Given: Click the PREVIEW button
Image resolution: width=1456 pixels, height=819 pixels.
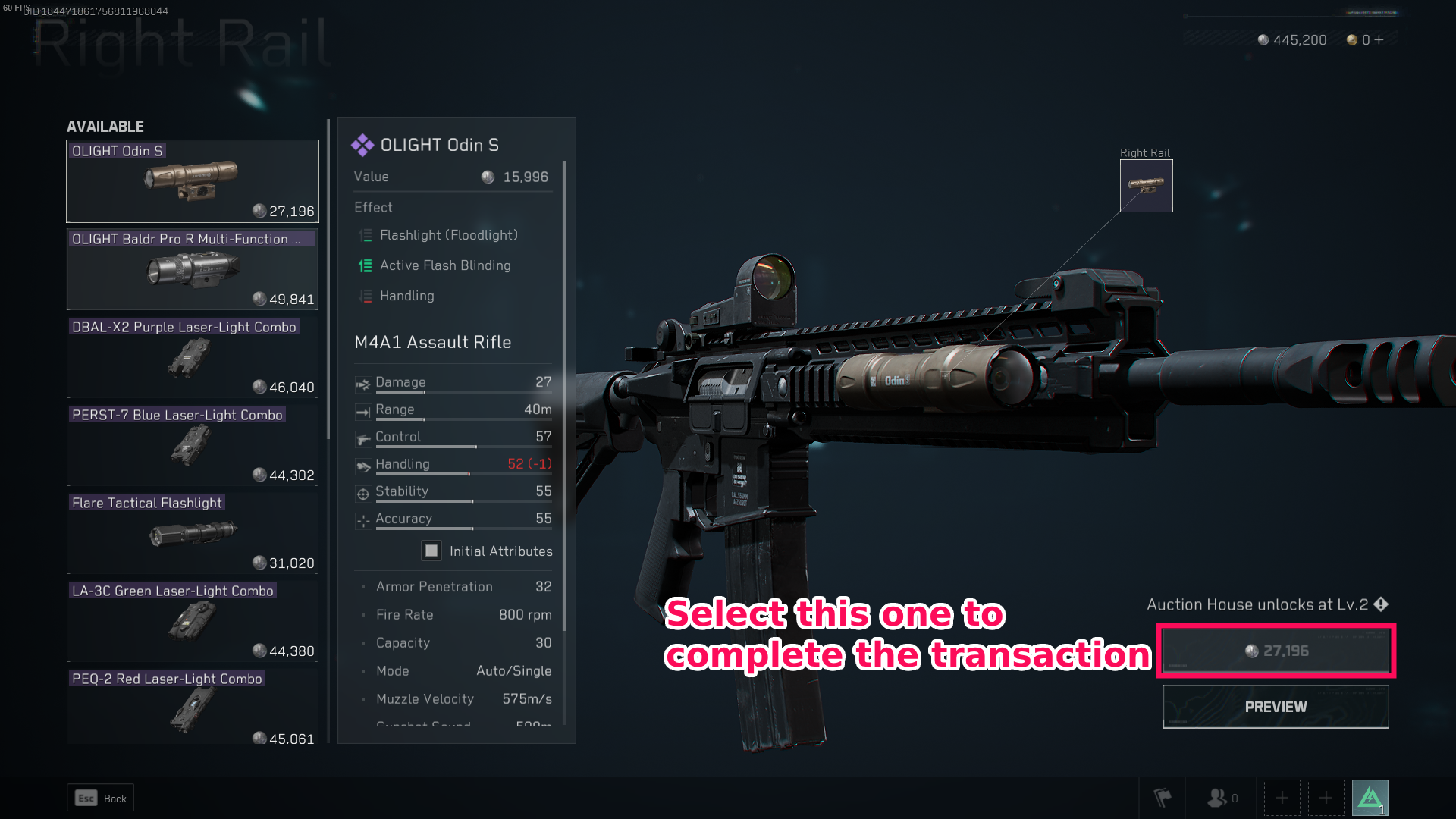Looking at the screenshot, I should pyautogui.click(x=1275, y=706).
